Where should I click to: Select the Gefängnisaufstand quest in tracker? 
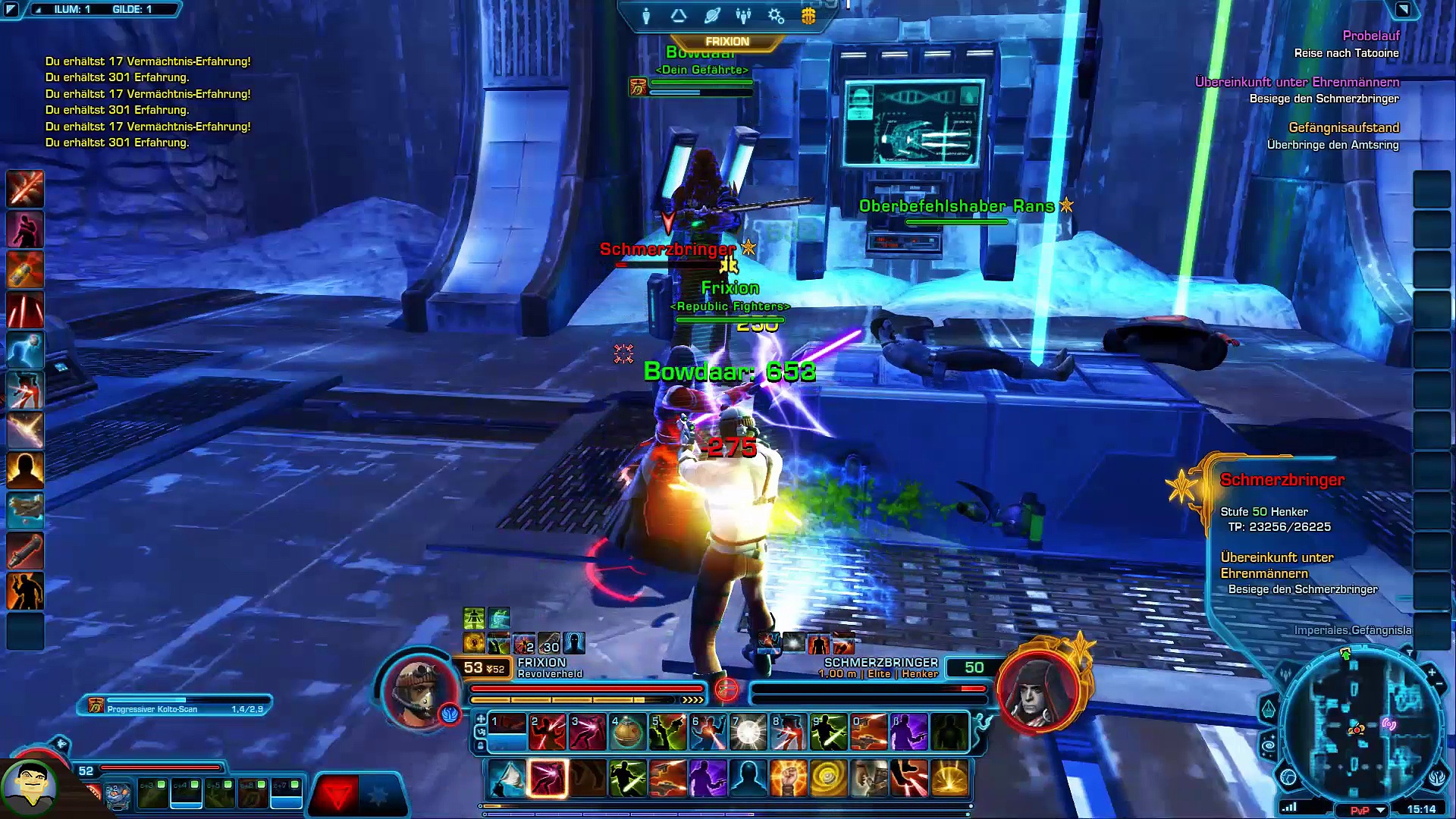coord(1344,127)
